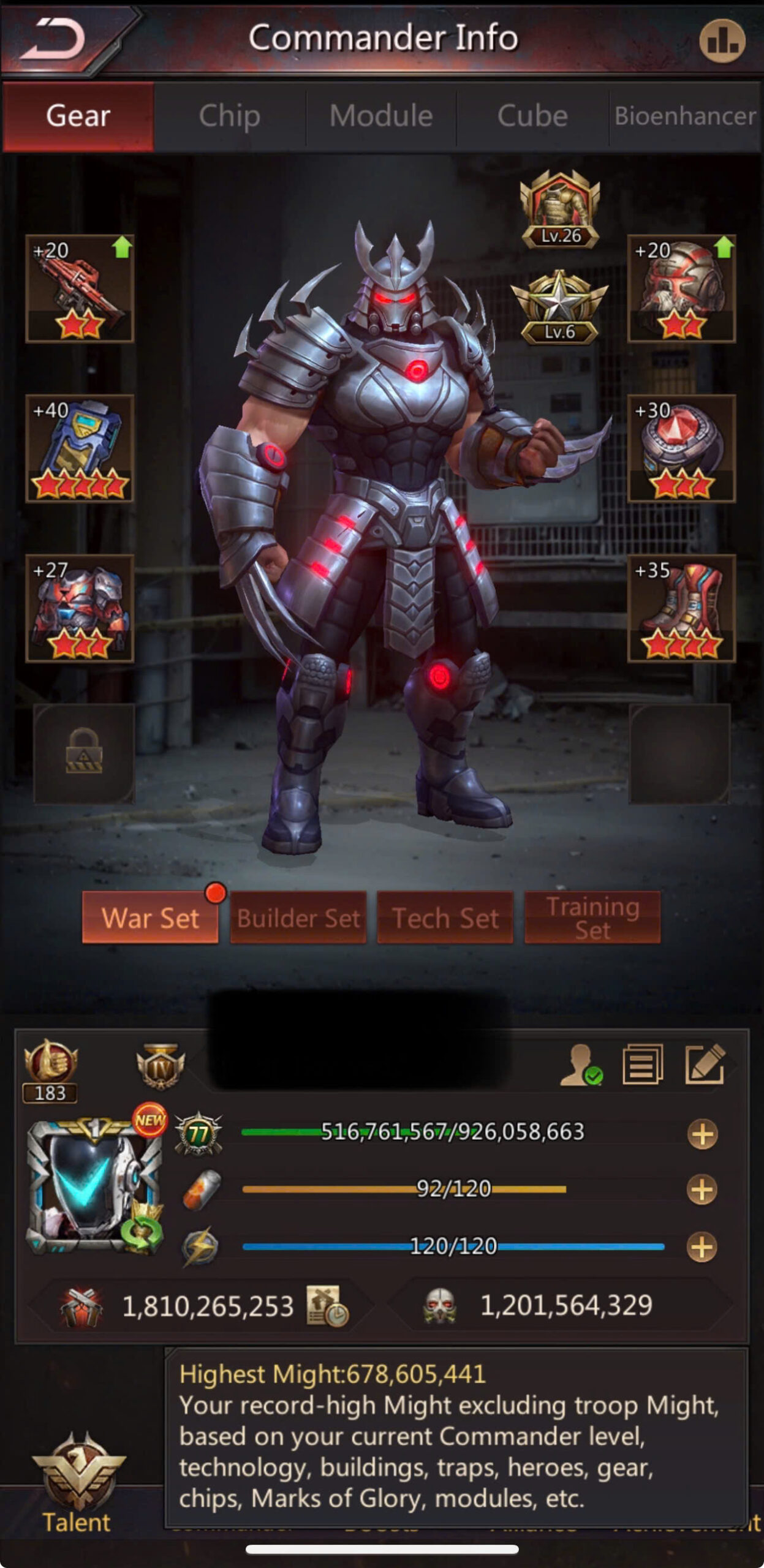The image size is (764, 1568).
Task: Open the statistics bar chart icon
Action: [x=722, y=40]
